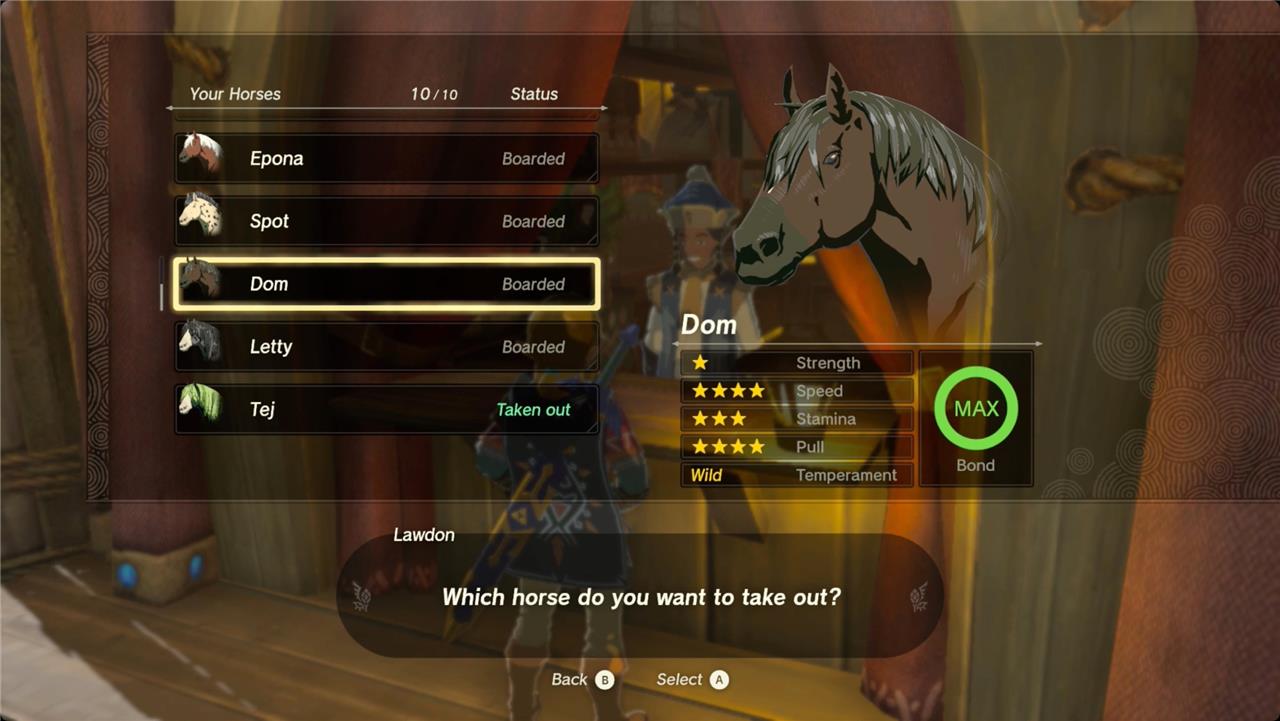
Task: Select Epona from the horse list
Action: (x=387, y=158)
